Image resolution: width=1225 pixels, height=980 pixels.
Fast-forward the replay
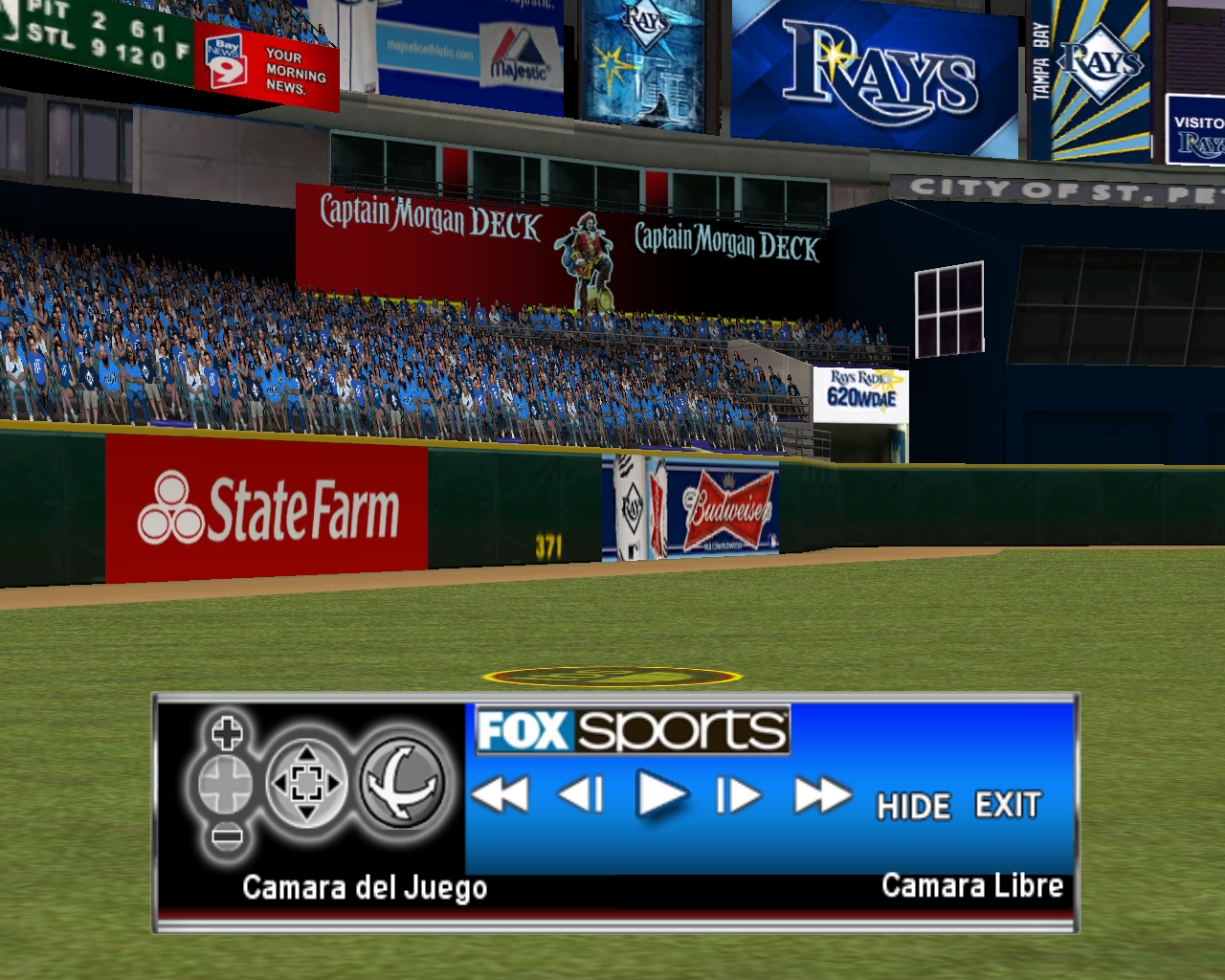[822, 794]
